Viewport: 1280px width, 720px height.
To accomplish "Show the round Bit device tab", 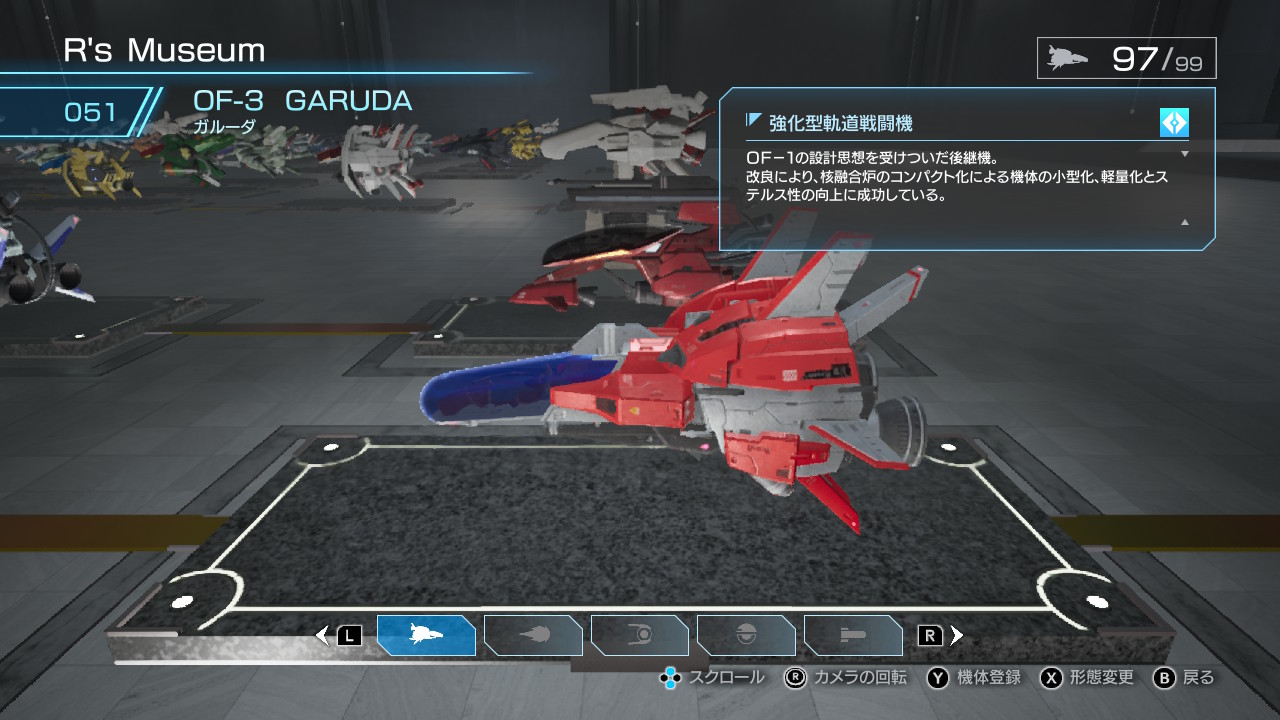I will pyautogui.click(x=746, y=635).
